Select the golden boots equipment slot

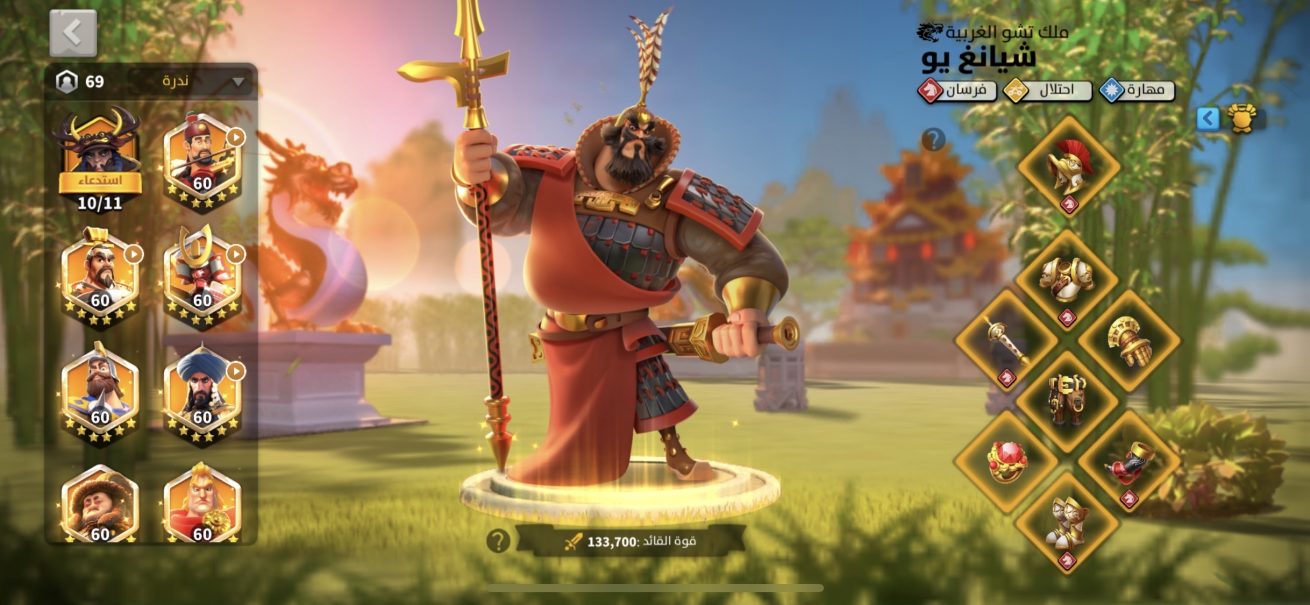coord(1066,522)
